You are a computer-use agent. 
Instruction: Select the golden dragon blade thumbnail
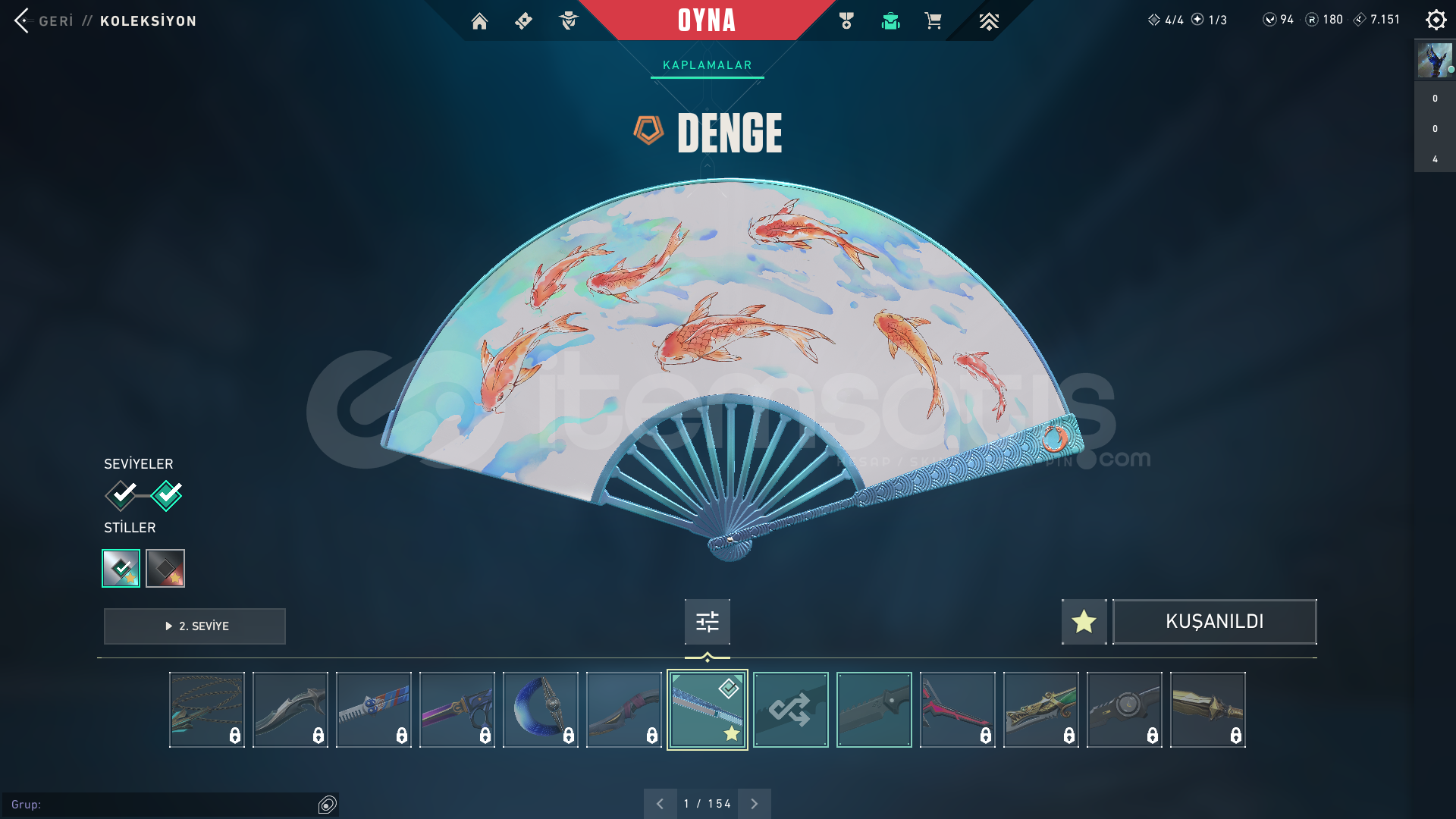[1040, 710]
